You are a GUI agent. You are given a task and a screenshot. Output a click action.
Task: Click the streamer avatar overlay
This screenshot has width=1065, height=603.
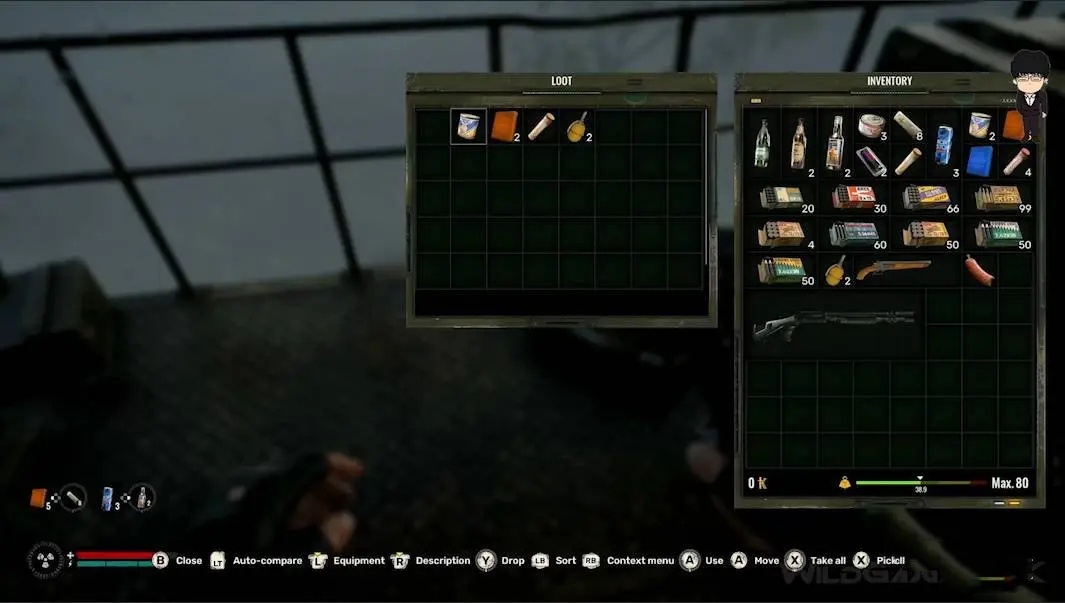click(1028, 85)
